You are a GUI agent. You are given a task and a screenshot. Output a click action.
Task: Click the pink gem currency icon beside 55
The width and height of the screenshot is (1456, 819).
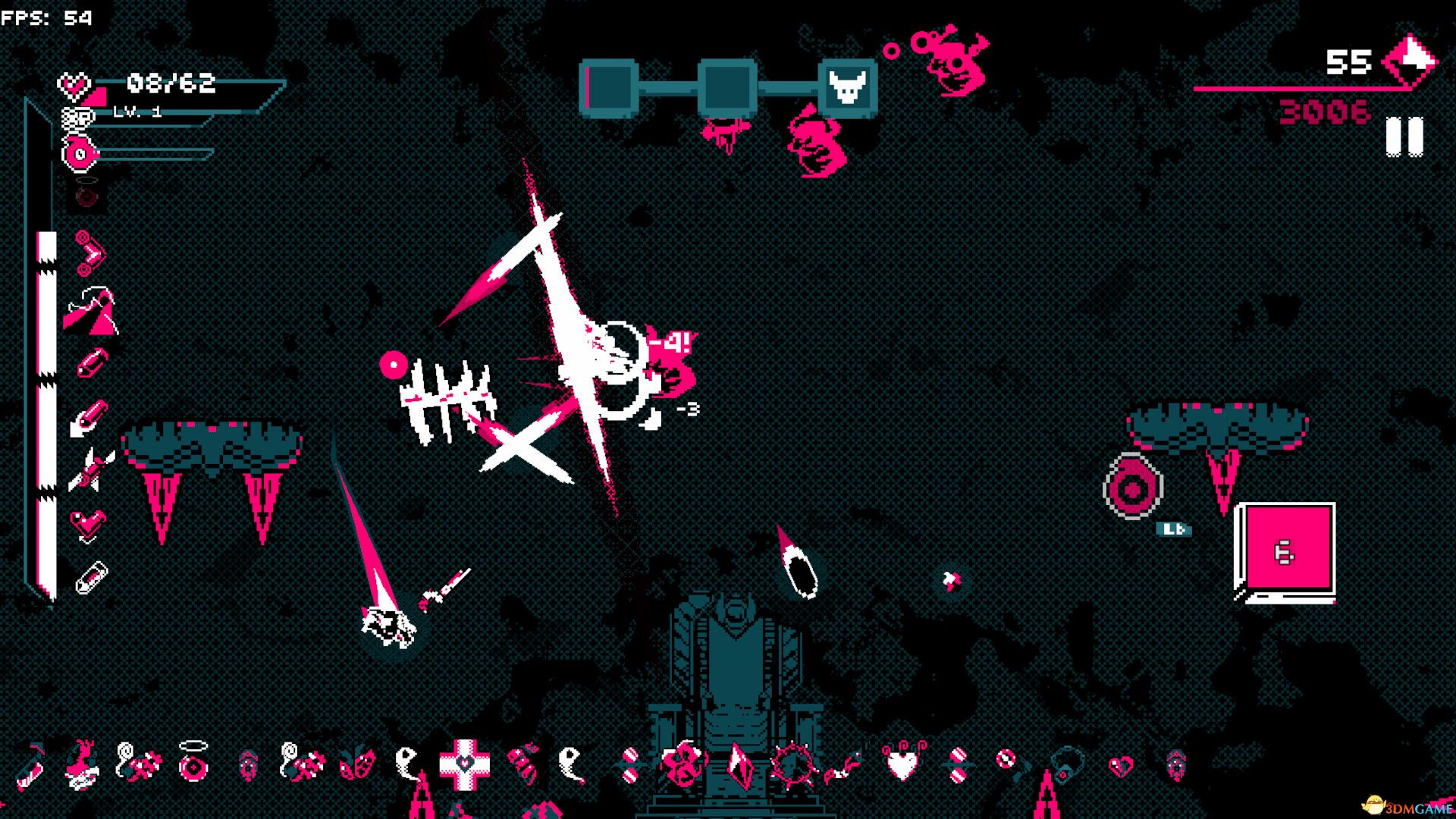[1407, 61]
